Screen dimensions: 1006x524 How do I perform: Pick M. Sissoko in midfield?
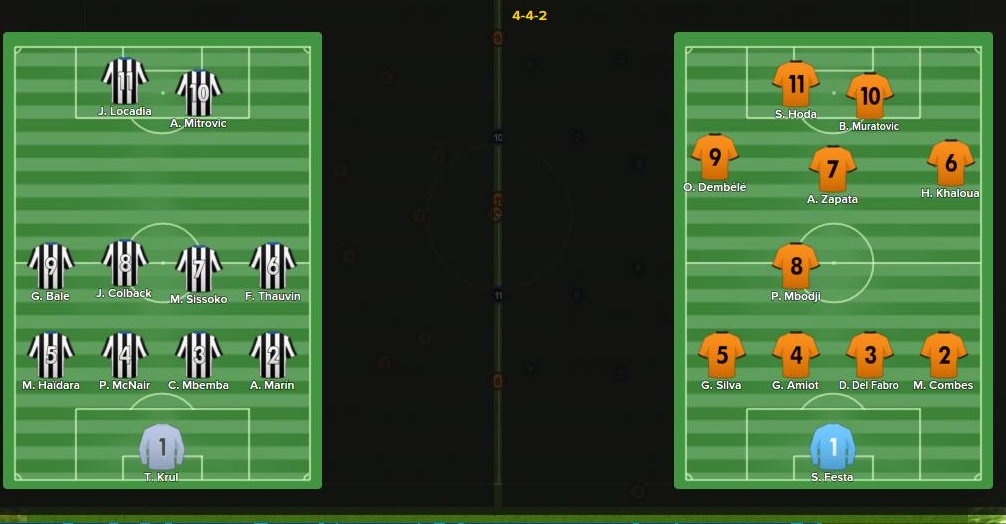point(198,269)
